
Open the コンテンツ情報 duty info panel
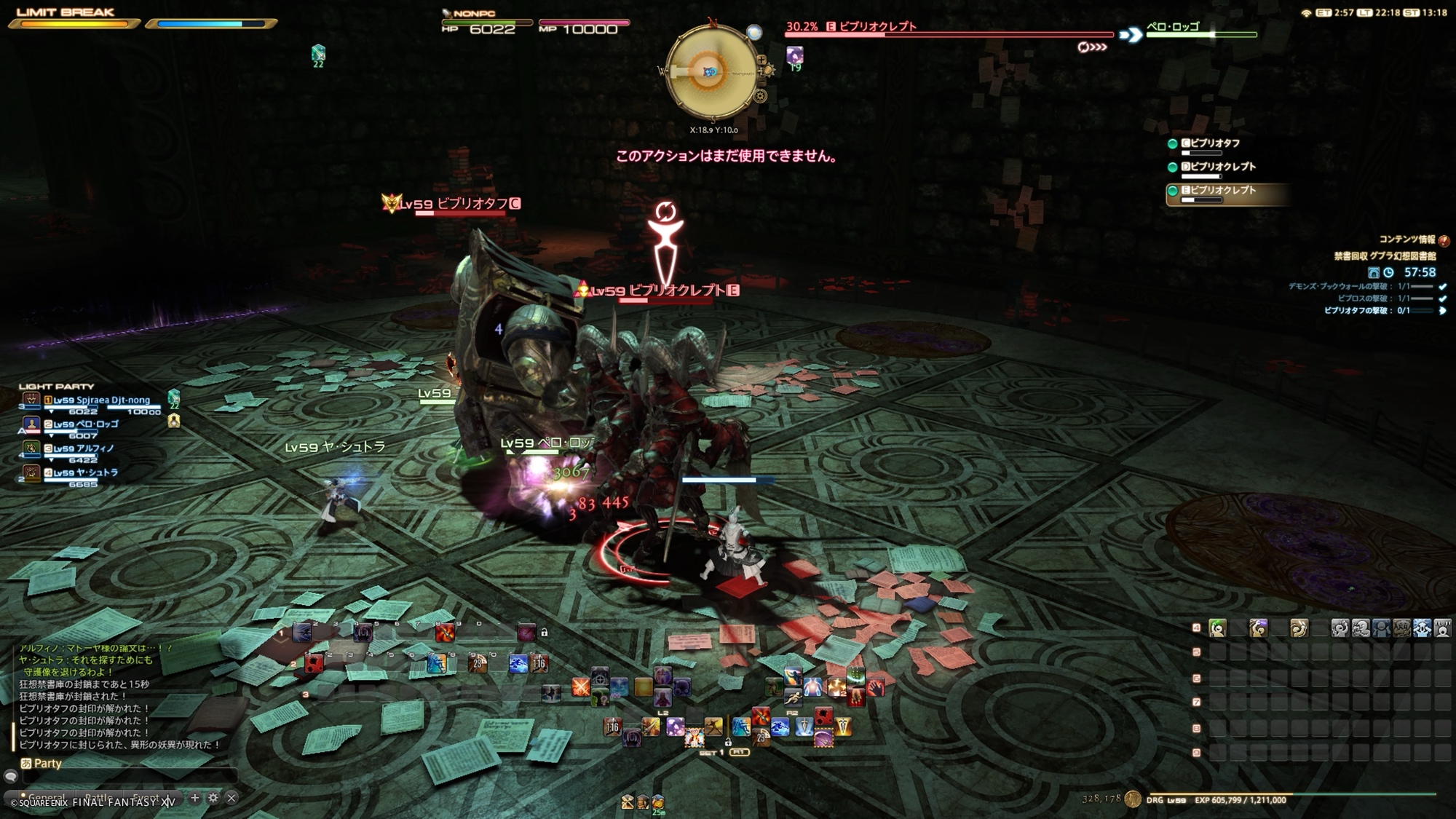(x=1406, y=240)
